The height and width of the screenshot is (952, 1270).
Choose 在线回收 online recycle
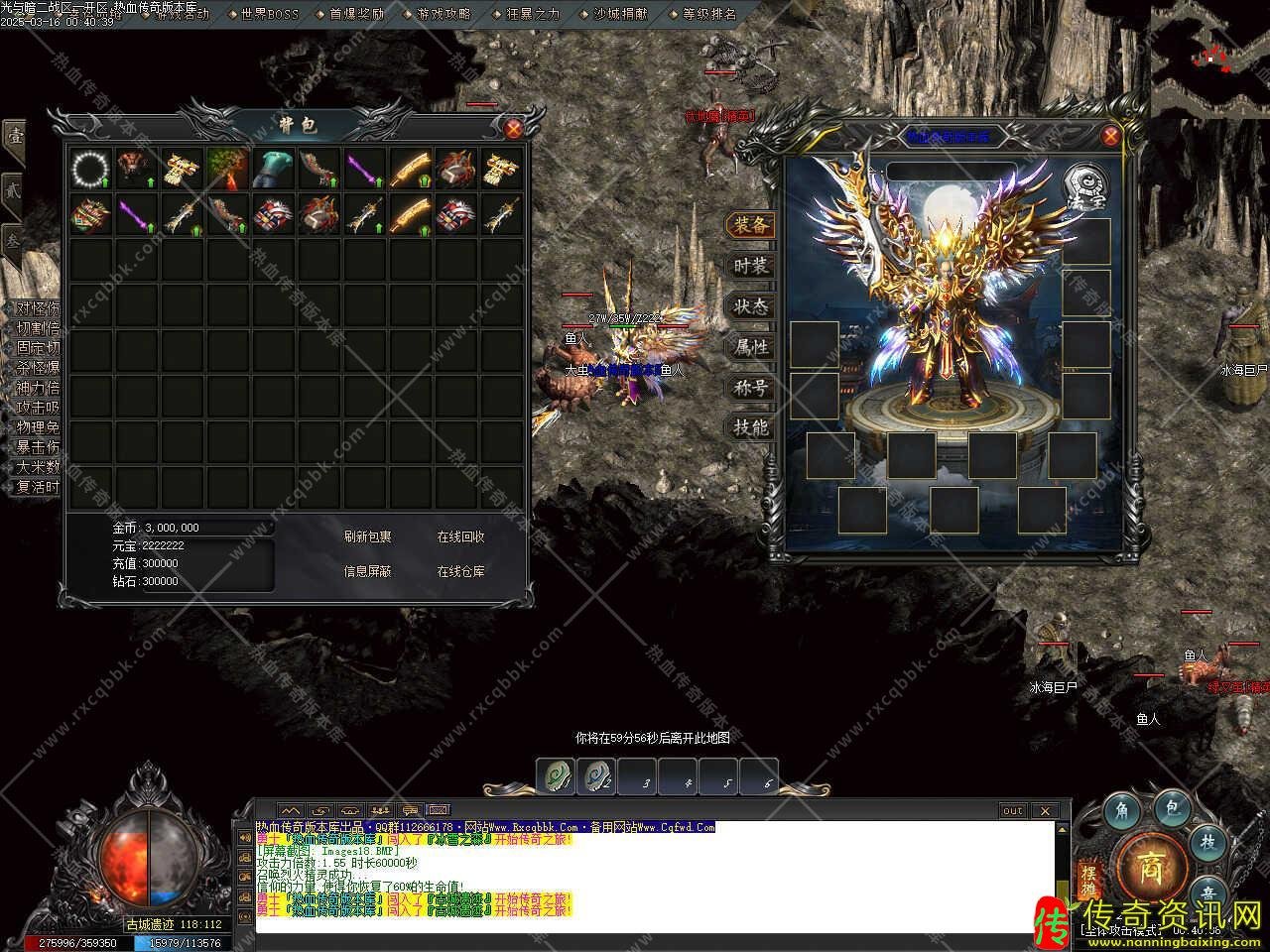(x=460, y=536)
